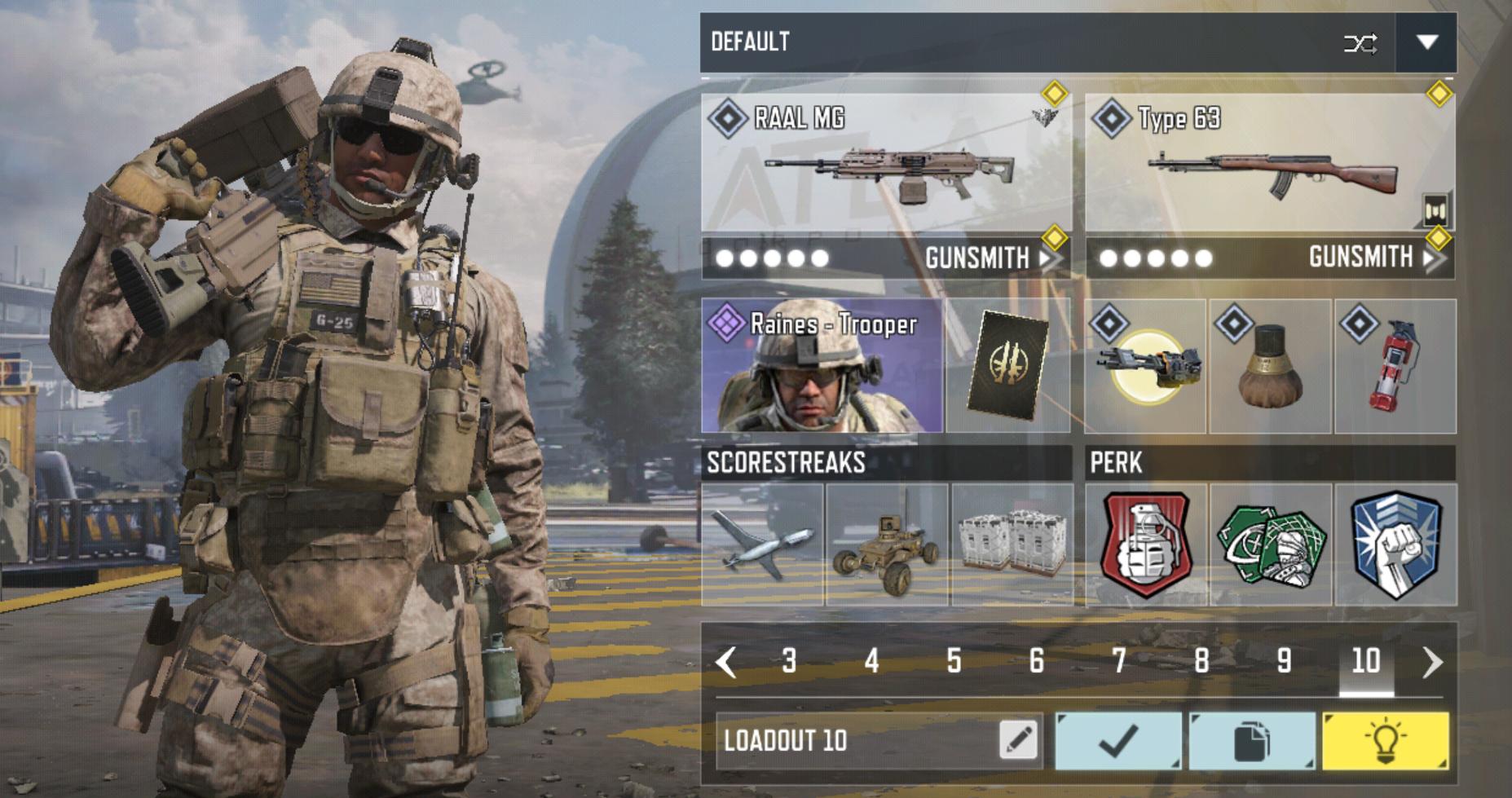Select the brown lethal grenade slot
The image size is (1512, 798).
coord(1270,367)
